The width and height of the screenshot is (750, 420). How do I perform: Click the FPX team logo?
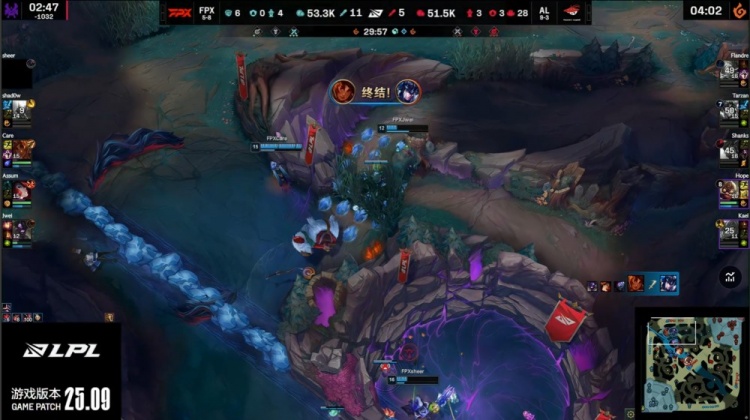(180, 13)
